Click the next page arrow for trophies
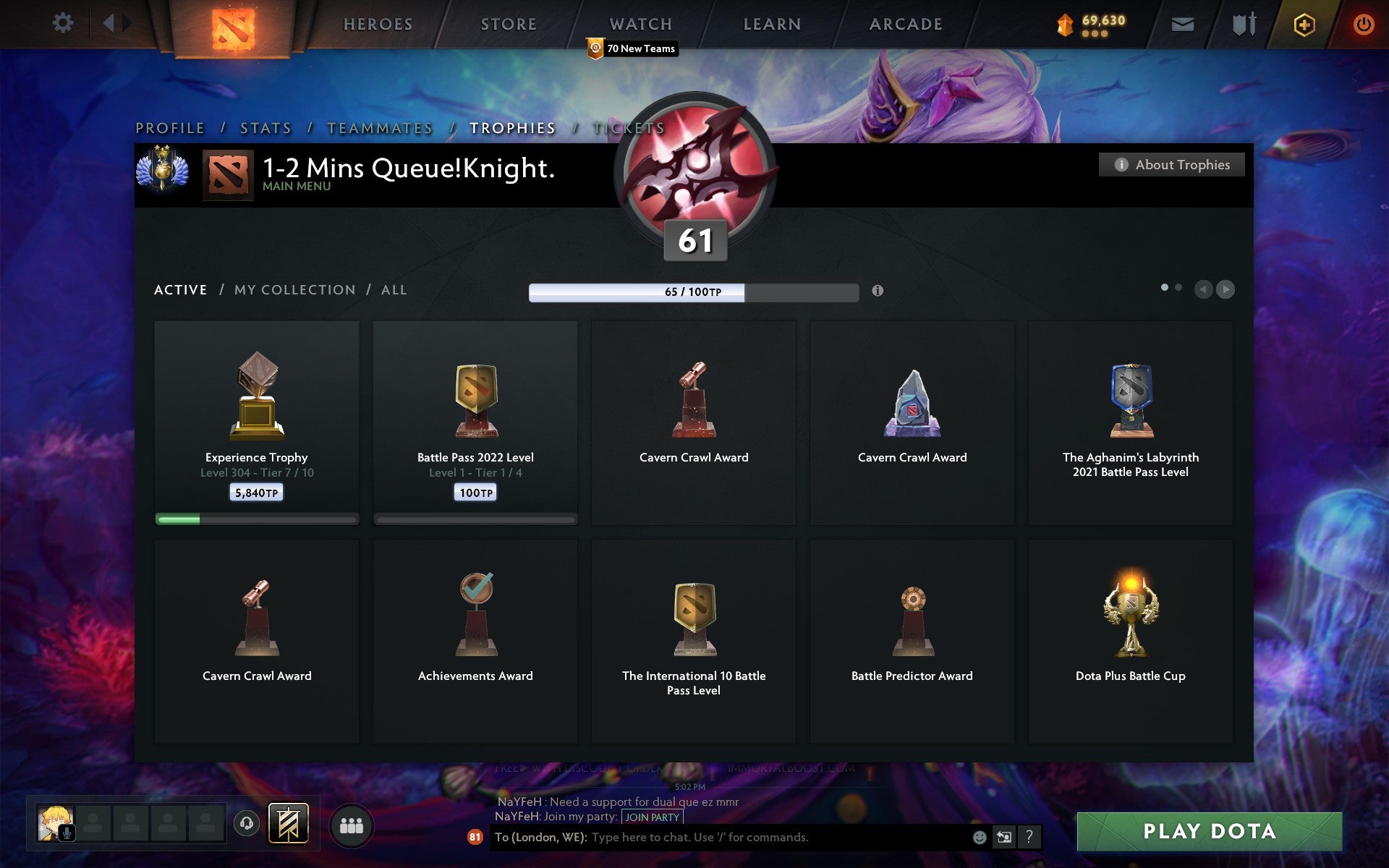This screenshot has width=1389, height=868. (x=1226, y=289)
